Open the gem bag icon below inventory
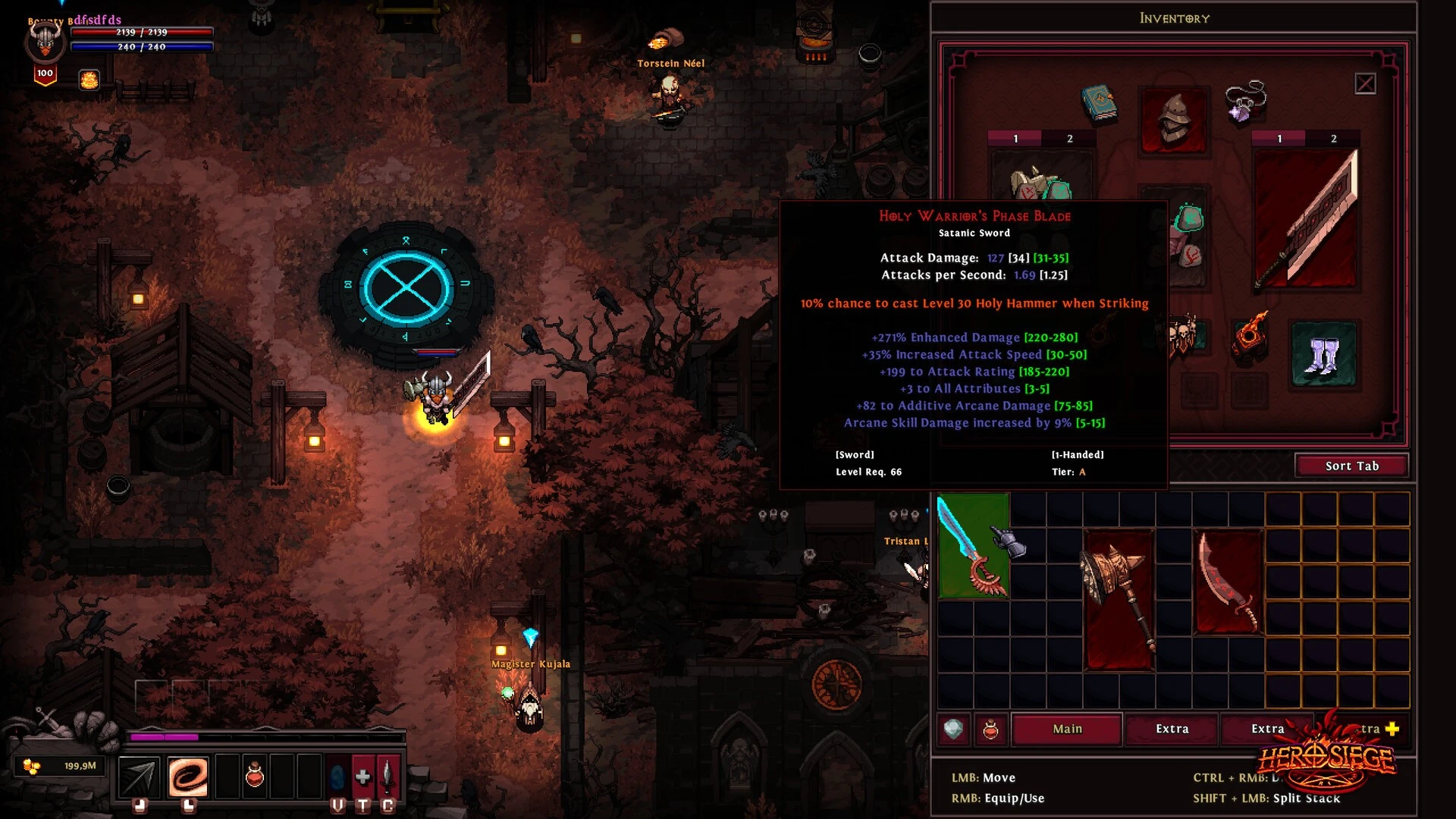The width and height of the screenshot is (1456, 819). pos(953,730)
